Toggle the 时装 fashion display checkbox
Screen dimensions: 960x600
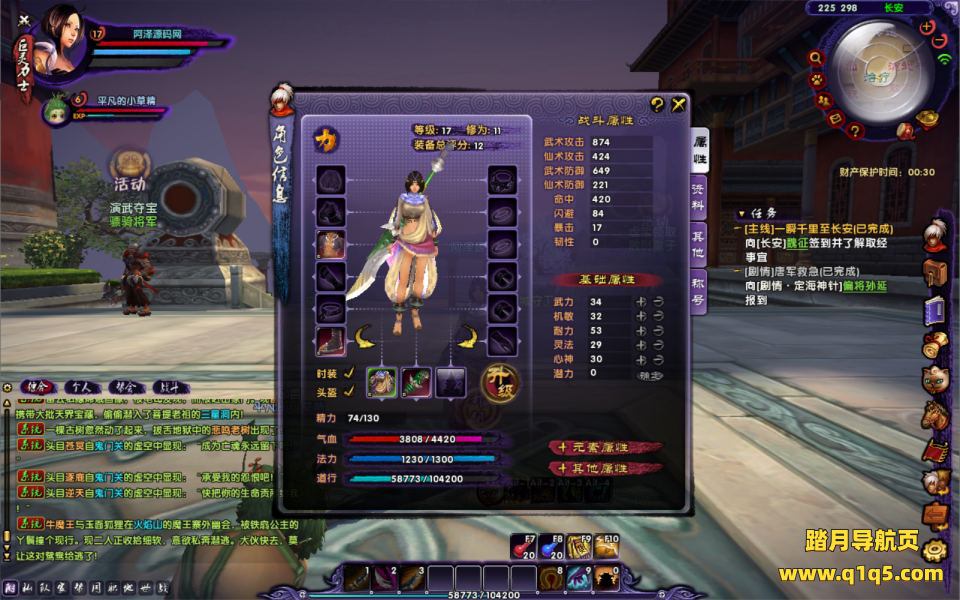(x=349, y=372)
